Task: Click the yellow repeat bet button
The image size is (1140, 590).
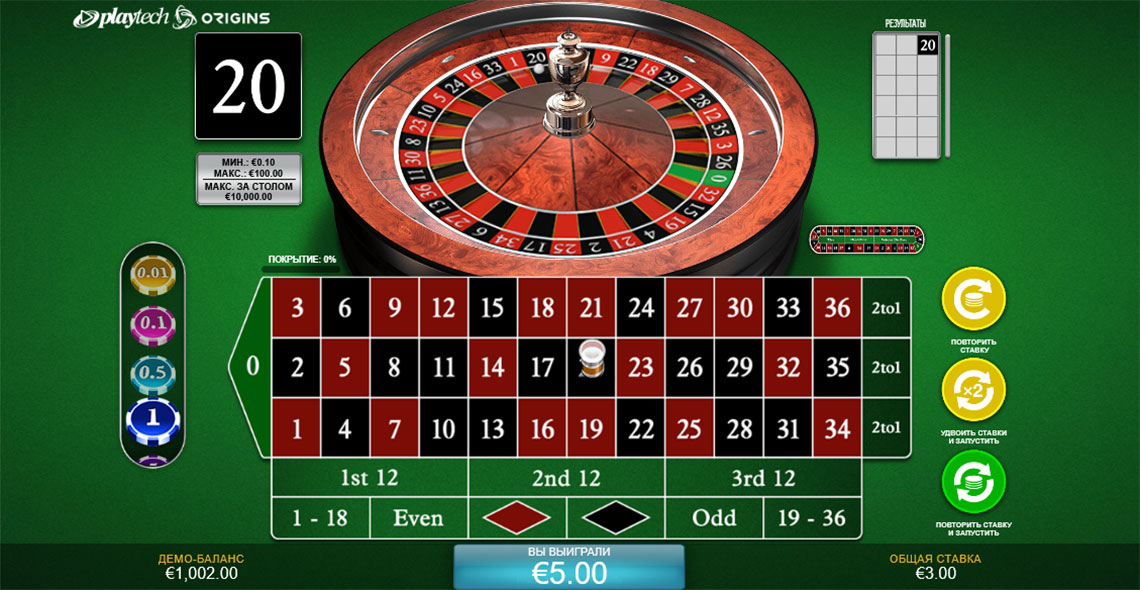Action: tap(973, 299)
